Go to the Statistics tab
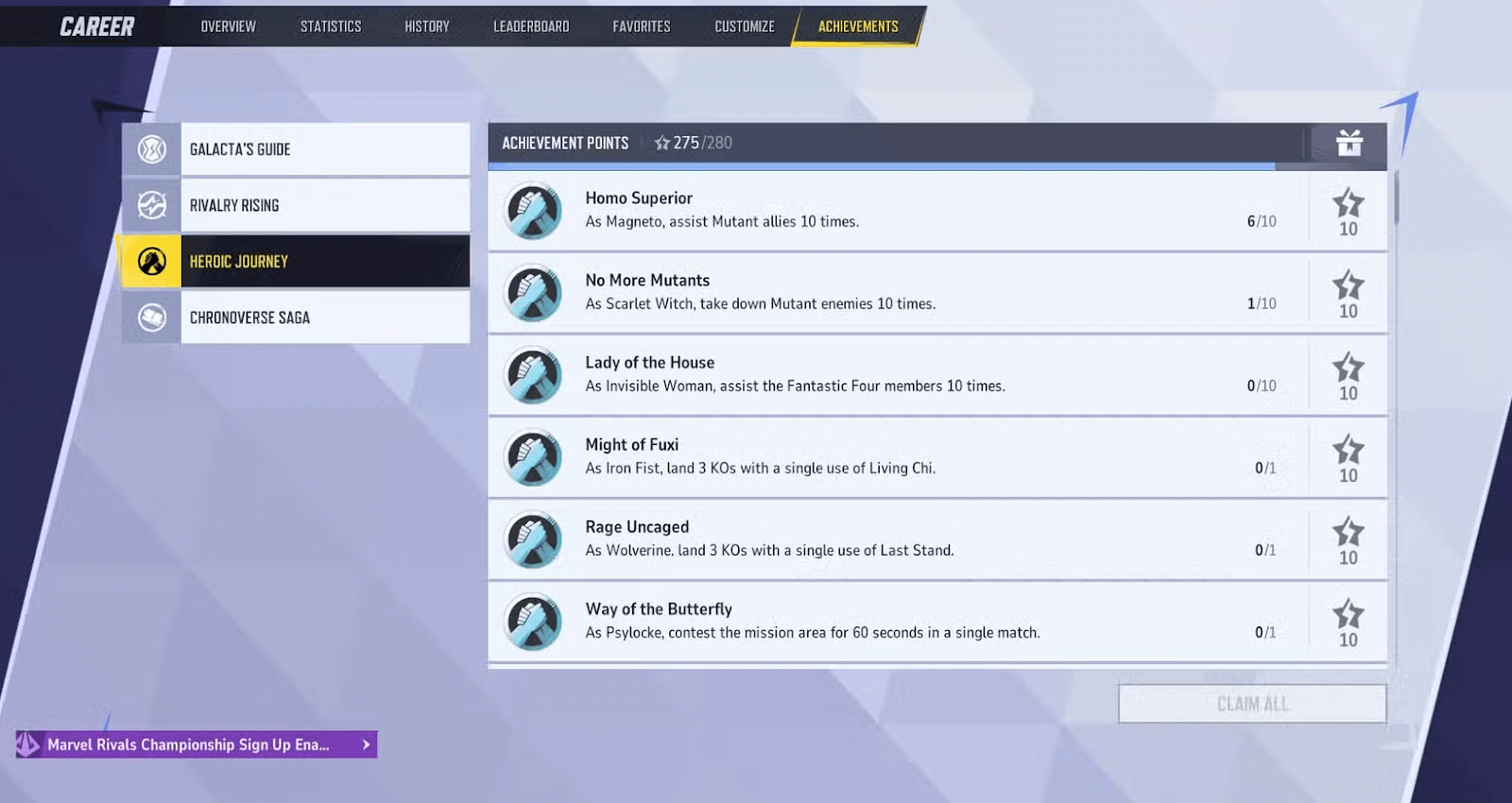The width and height of the screenshot is (1512, 803). coord(331,26)
